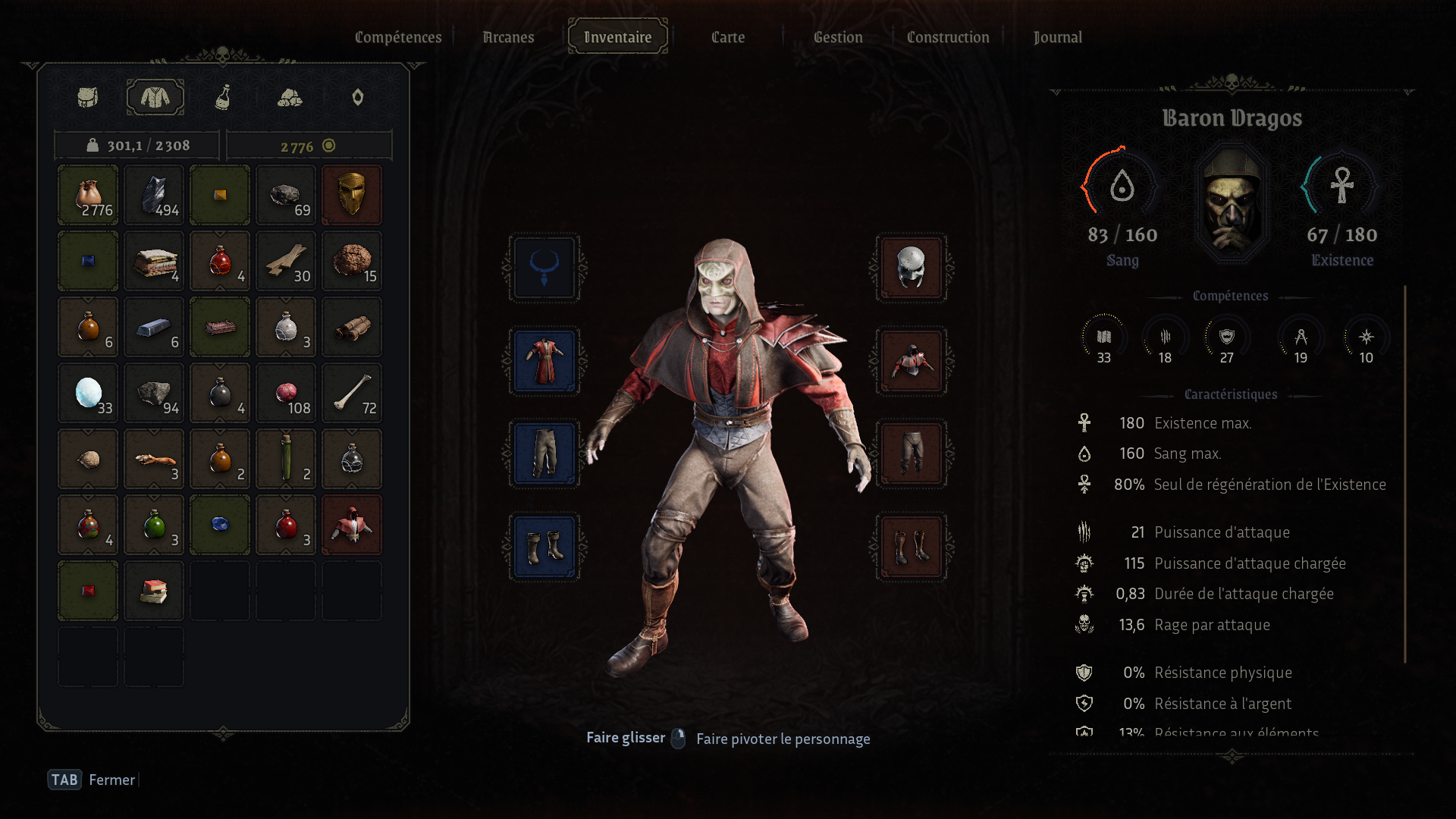Screen dimensions: 1456x819
Task: Click the equipped amulet slot
Action: click(544, 268)
